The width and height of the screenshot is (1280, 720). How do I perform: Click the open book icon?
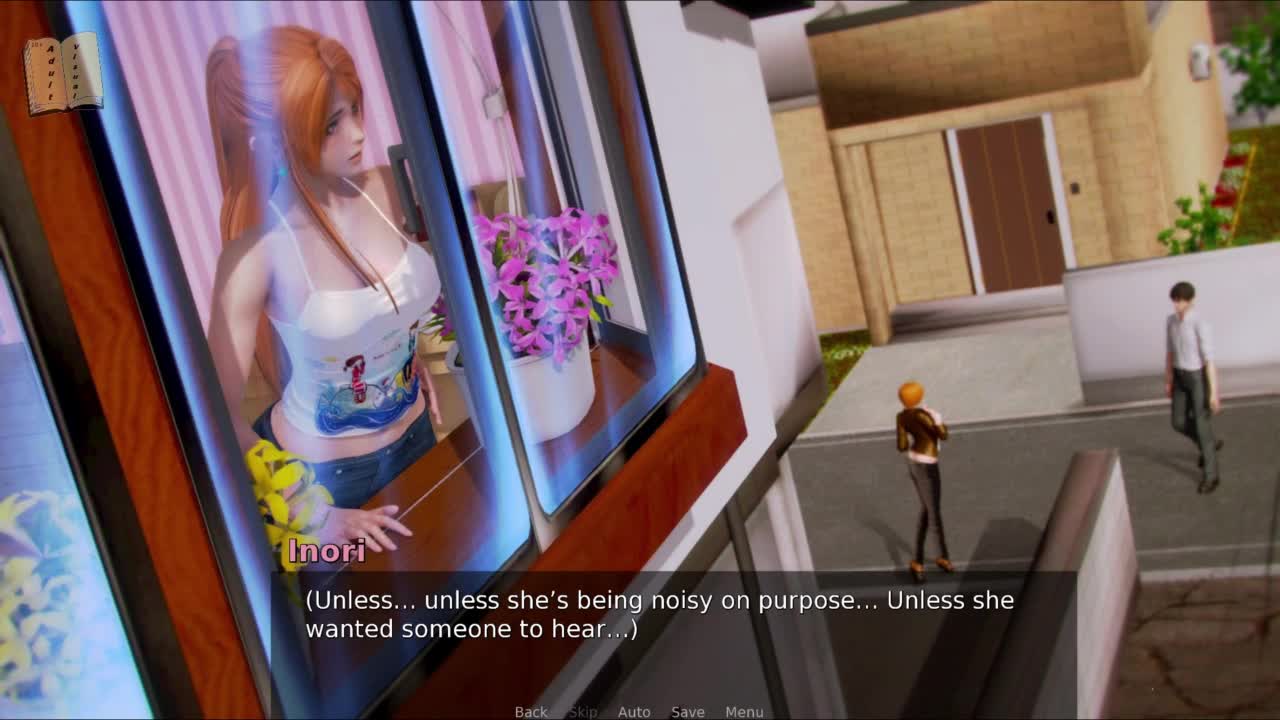click(x=64, y=74)
